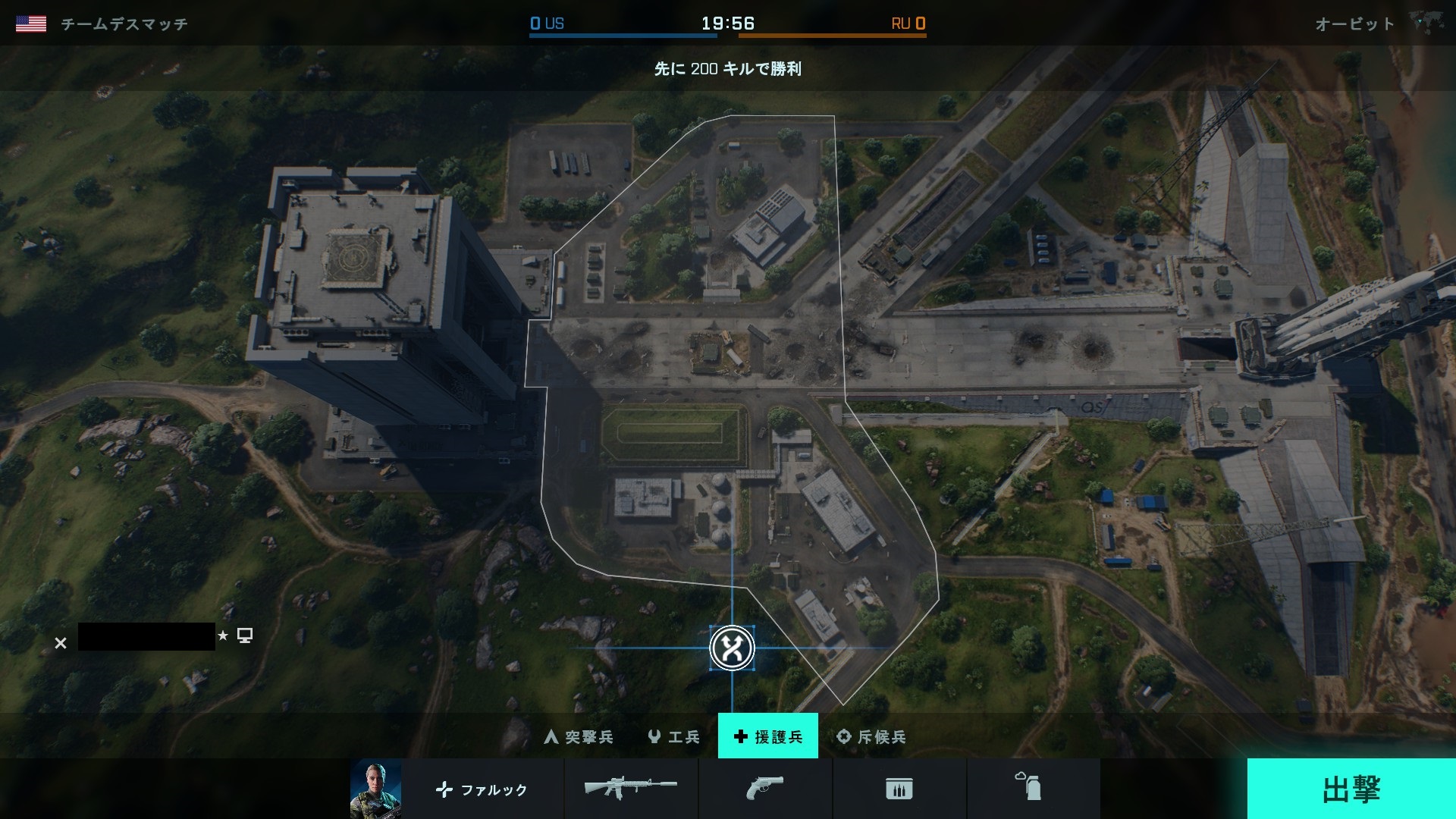Select the spawn point marker on map
The width and height of the screenshot is (1456, 819).
(x=732, y=648)
